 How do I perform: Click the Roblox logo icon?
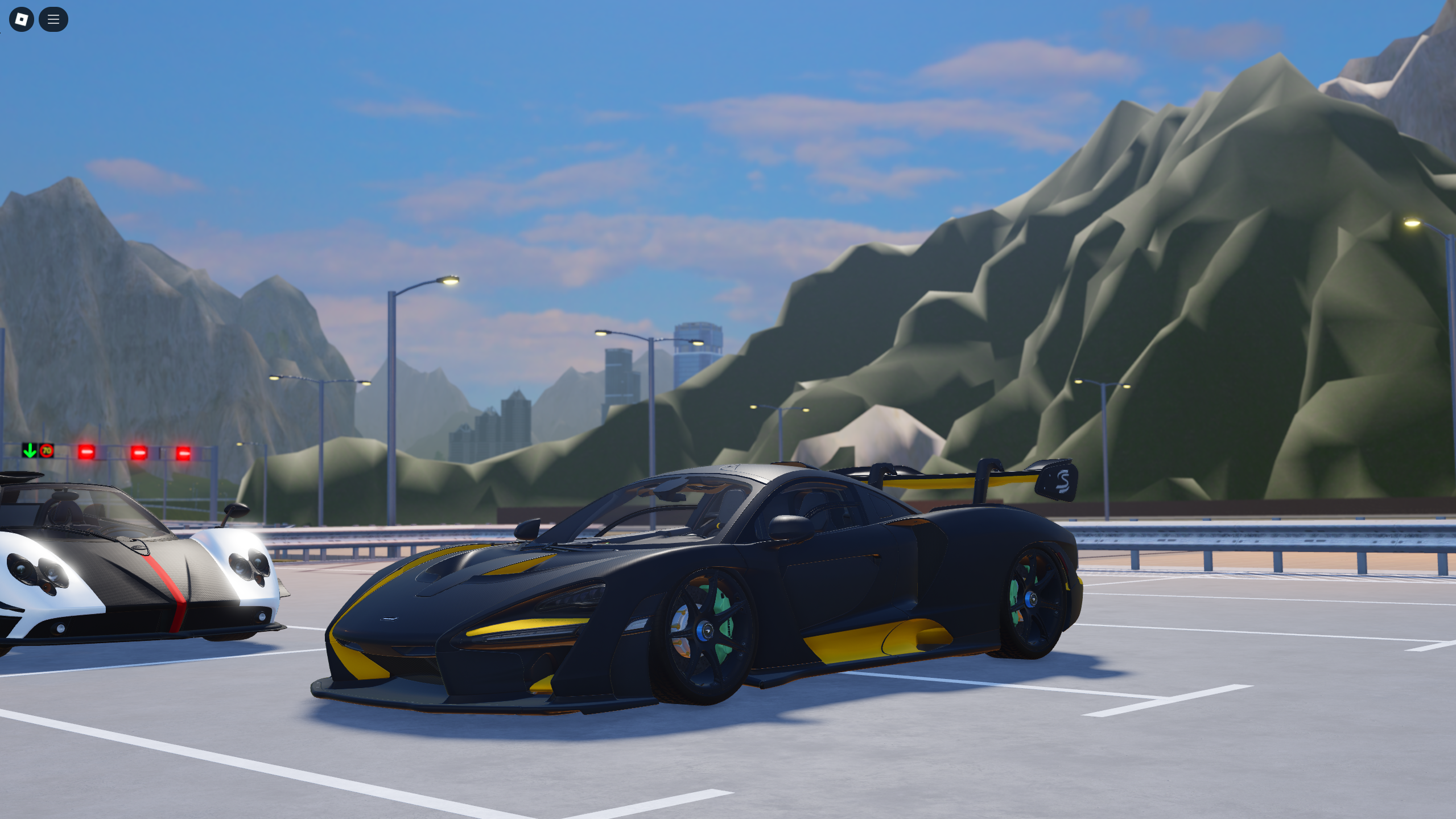point(21,19)
